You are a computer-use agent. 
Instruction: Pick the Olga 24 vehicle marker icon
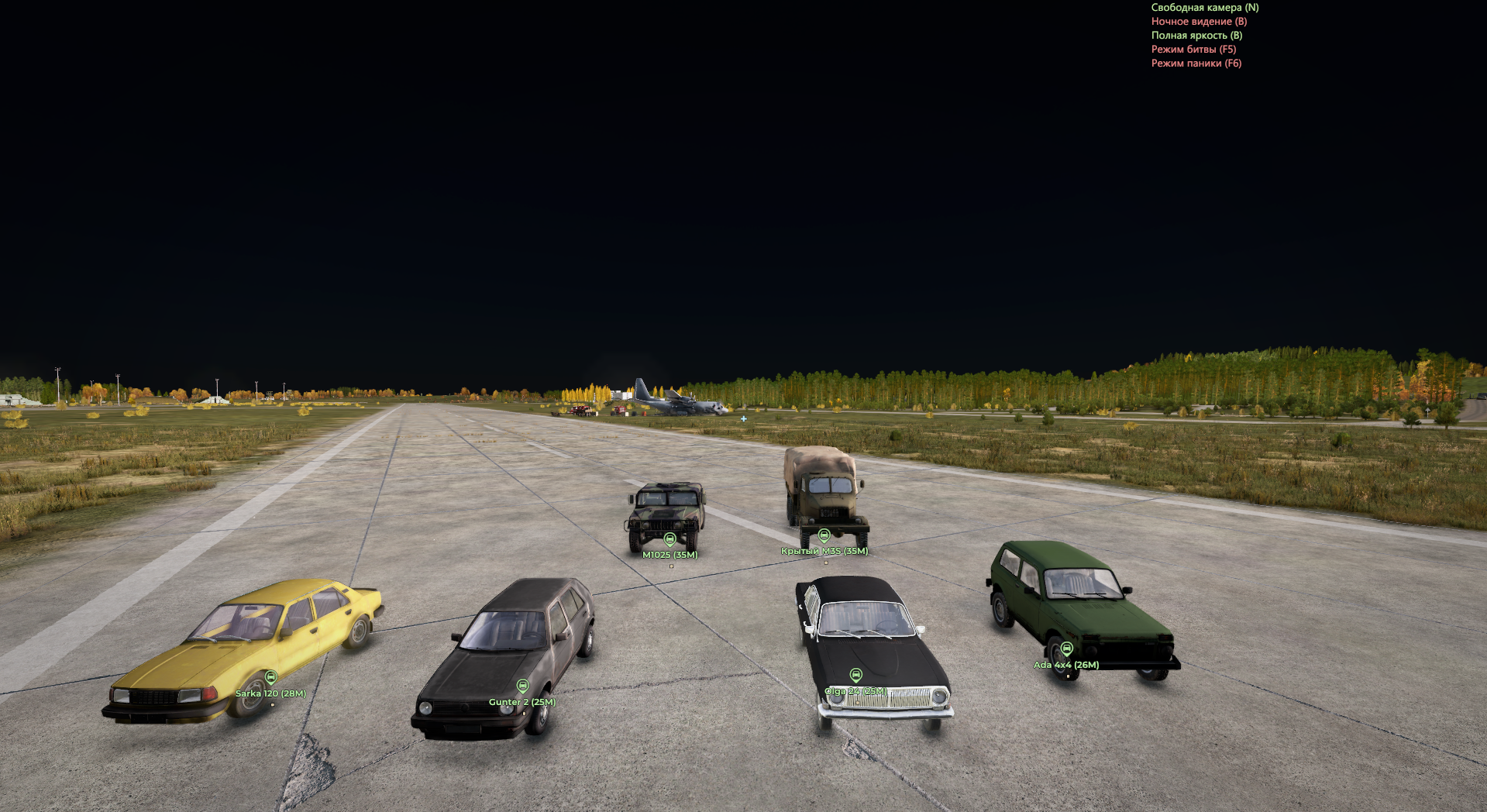855,676
